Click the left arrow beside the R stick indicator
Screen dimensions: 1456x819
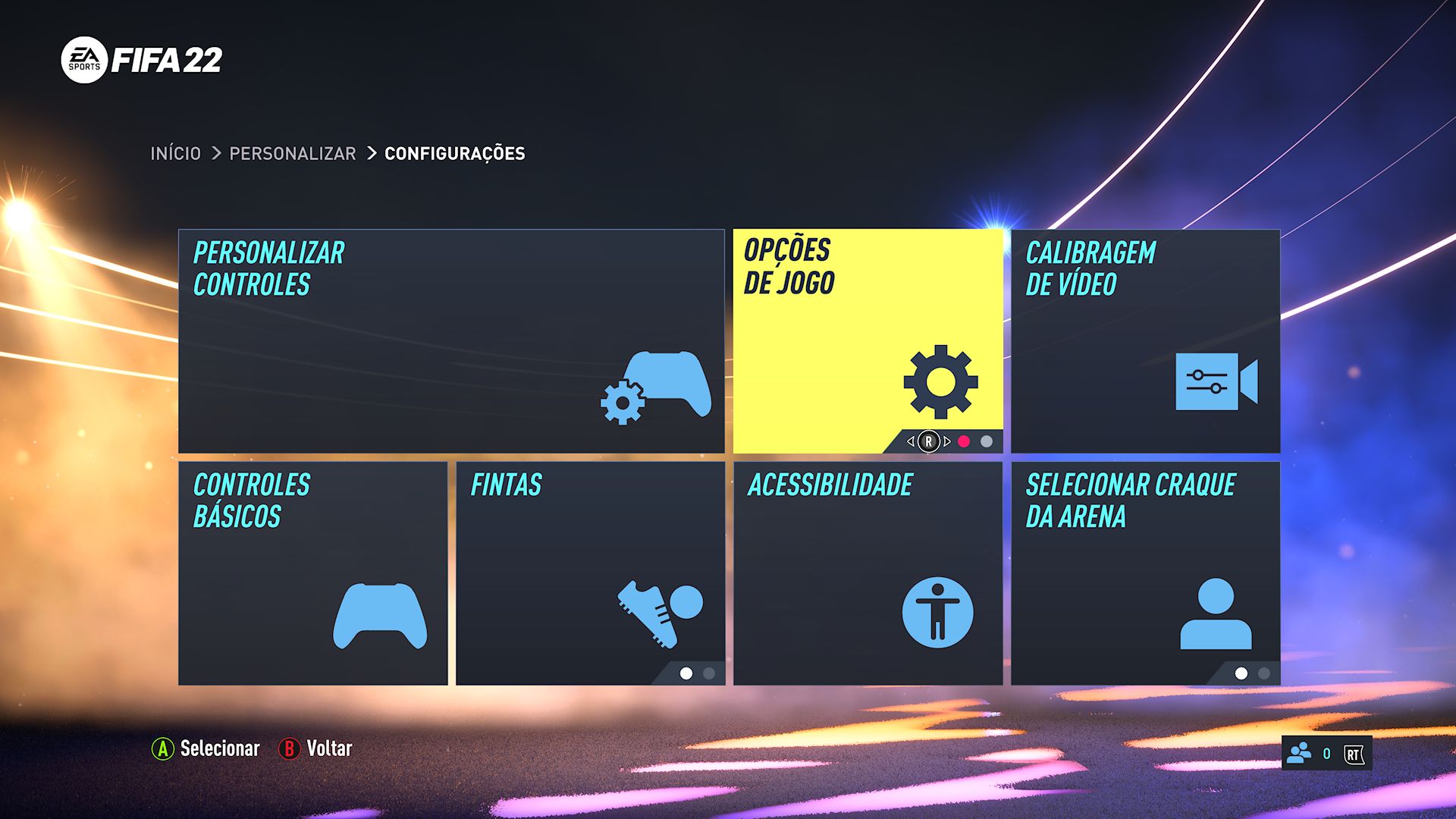pos(911,441)
